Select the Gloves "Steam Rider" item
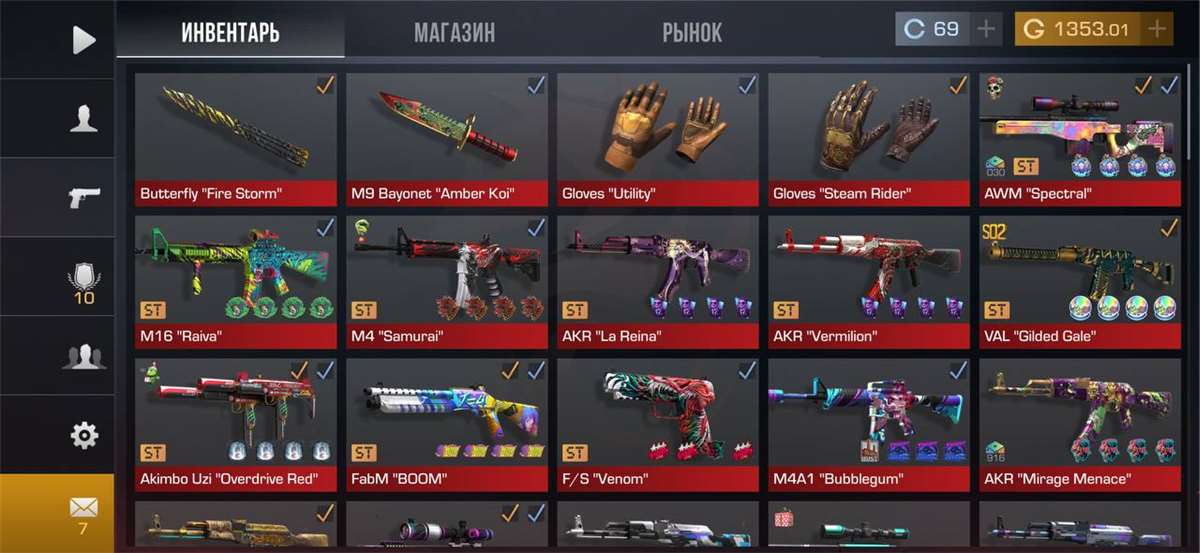Viewport: 1200px width, 553px height. click(x=869, y=135)
